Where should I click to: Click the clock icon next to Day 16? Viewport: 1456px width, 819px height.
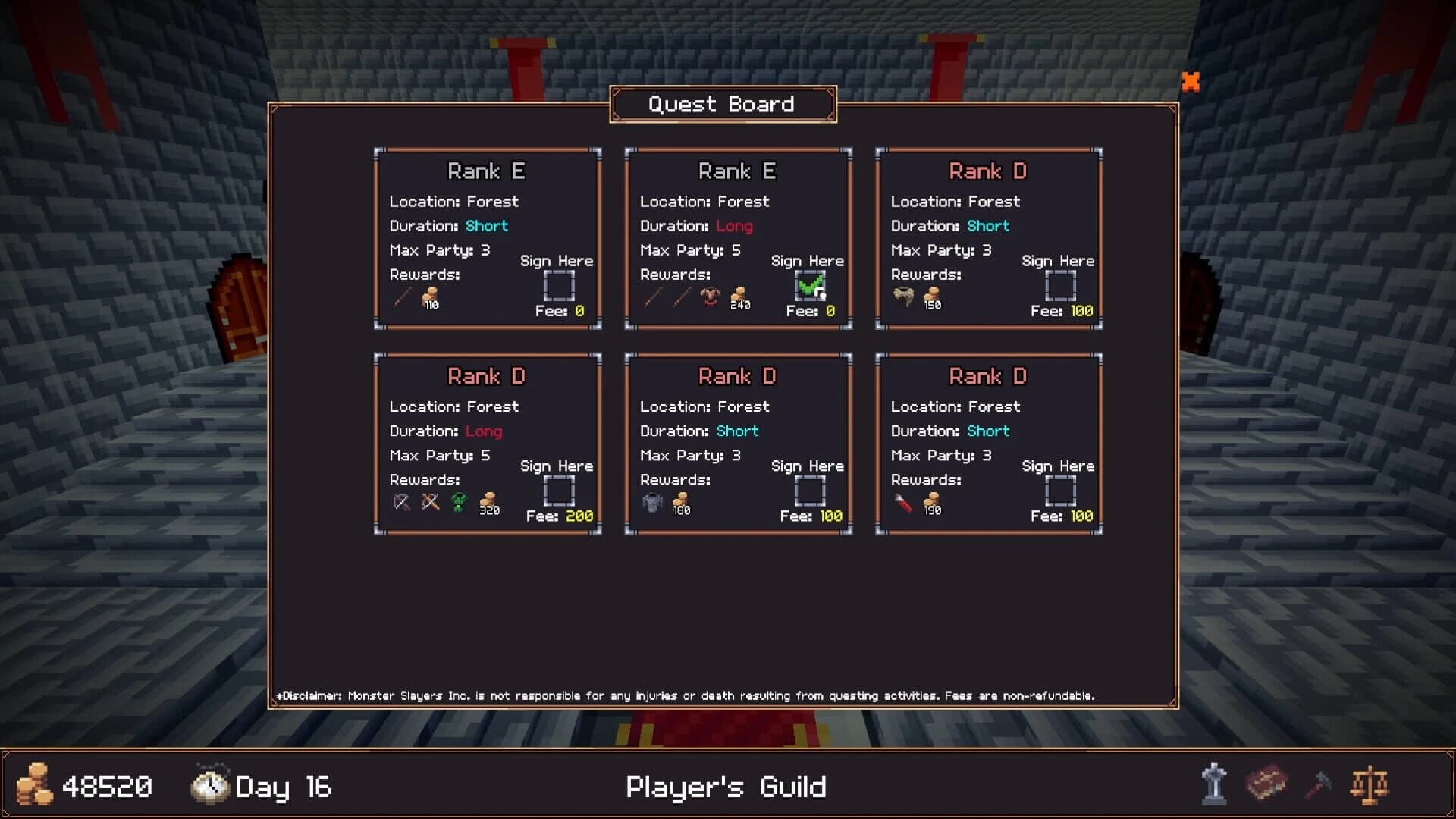(209, 786)
